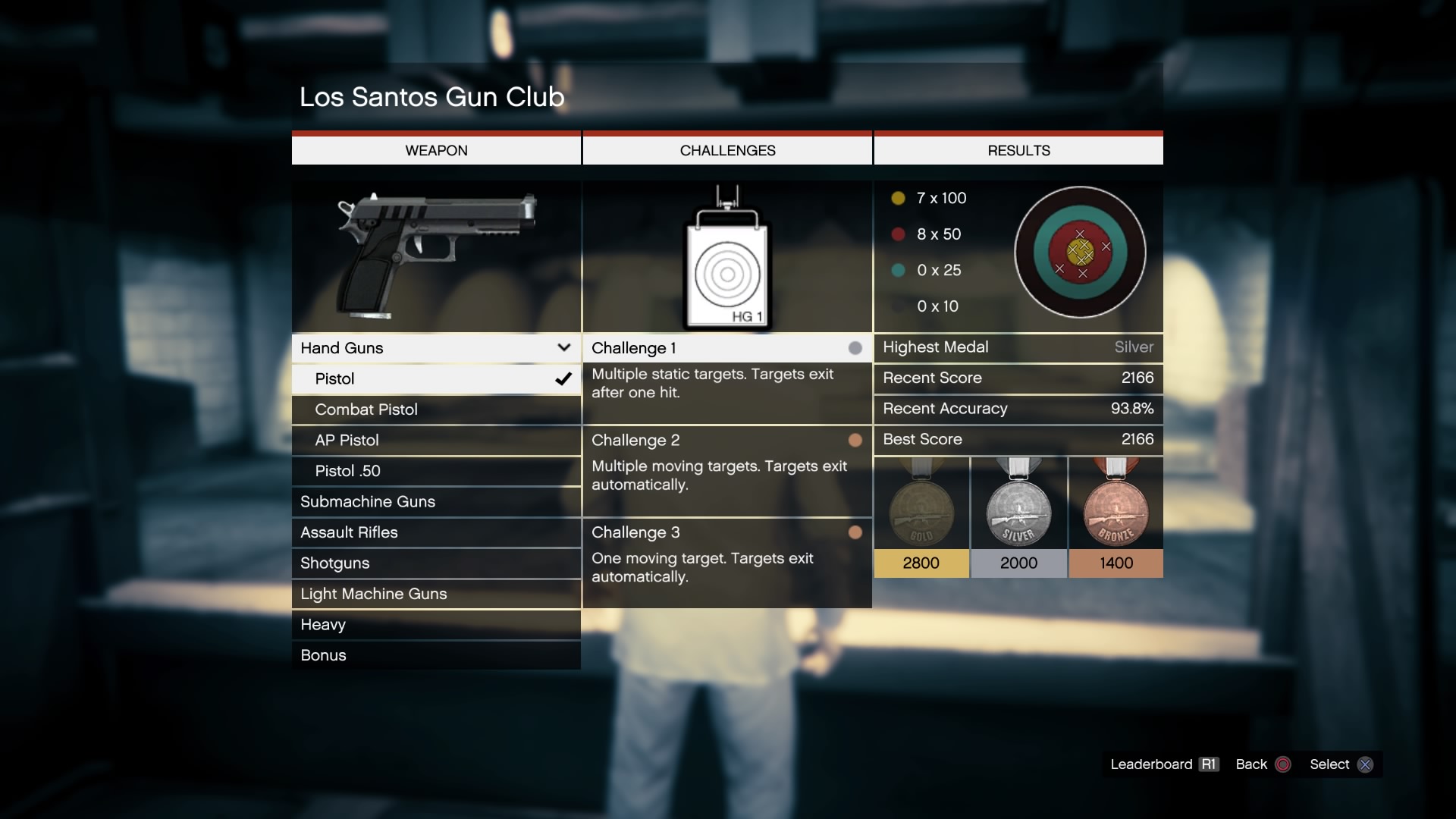
Task: Select Challenge 1 static targets
Action: (726, 349)
